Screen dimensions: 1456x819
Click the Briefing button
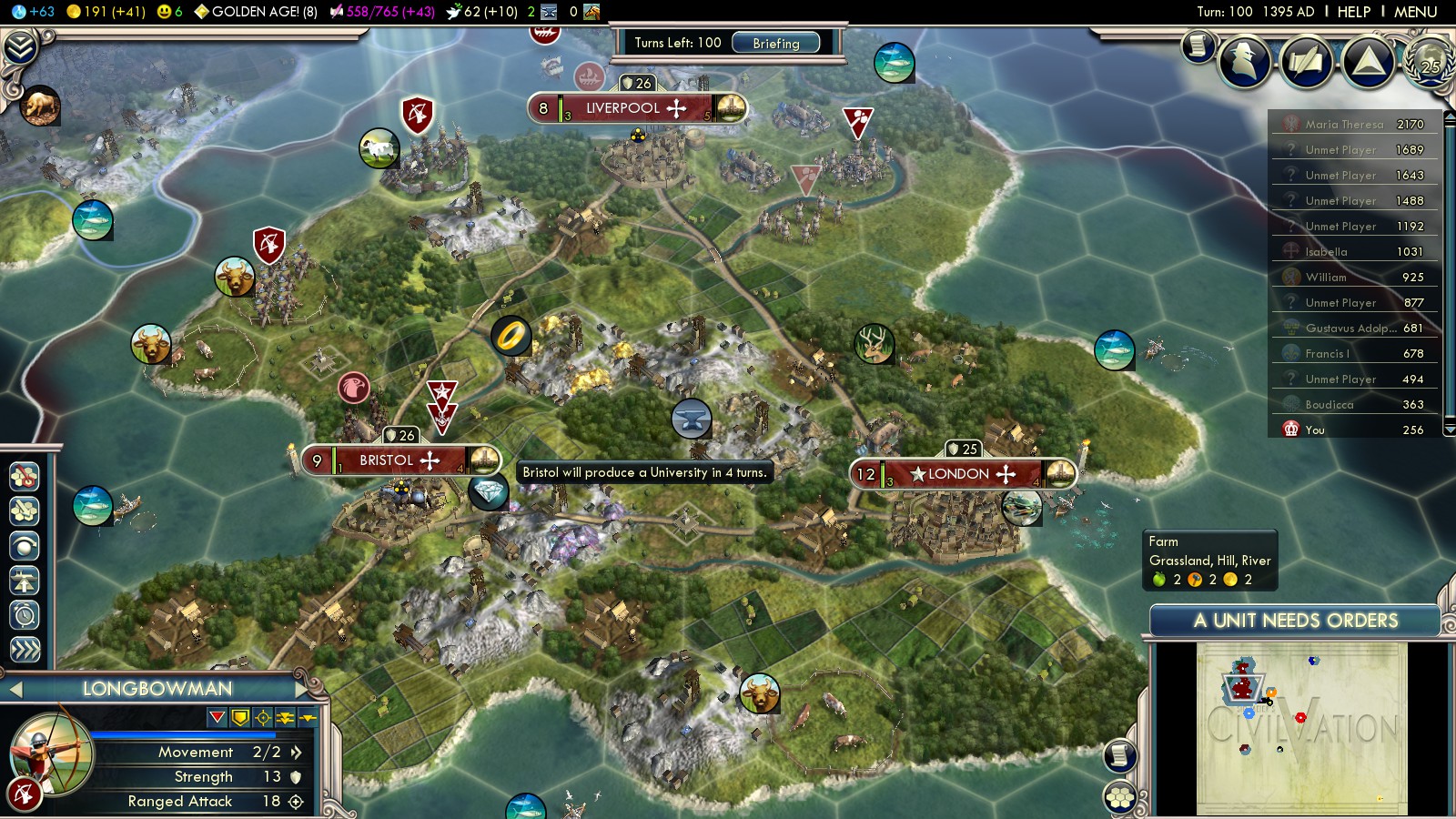pos(775,43)
